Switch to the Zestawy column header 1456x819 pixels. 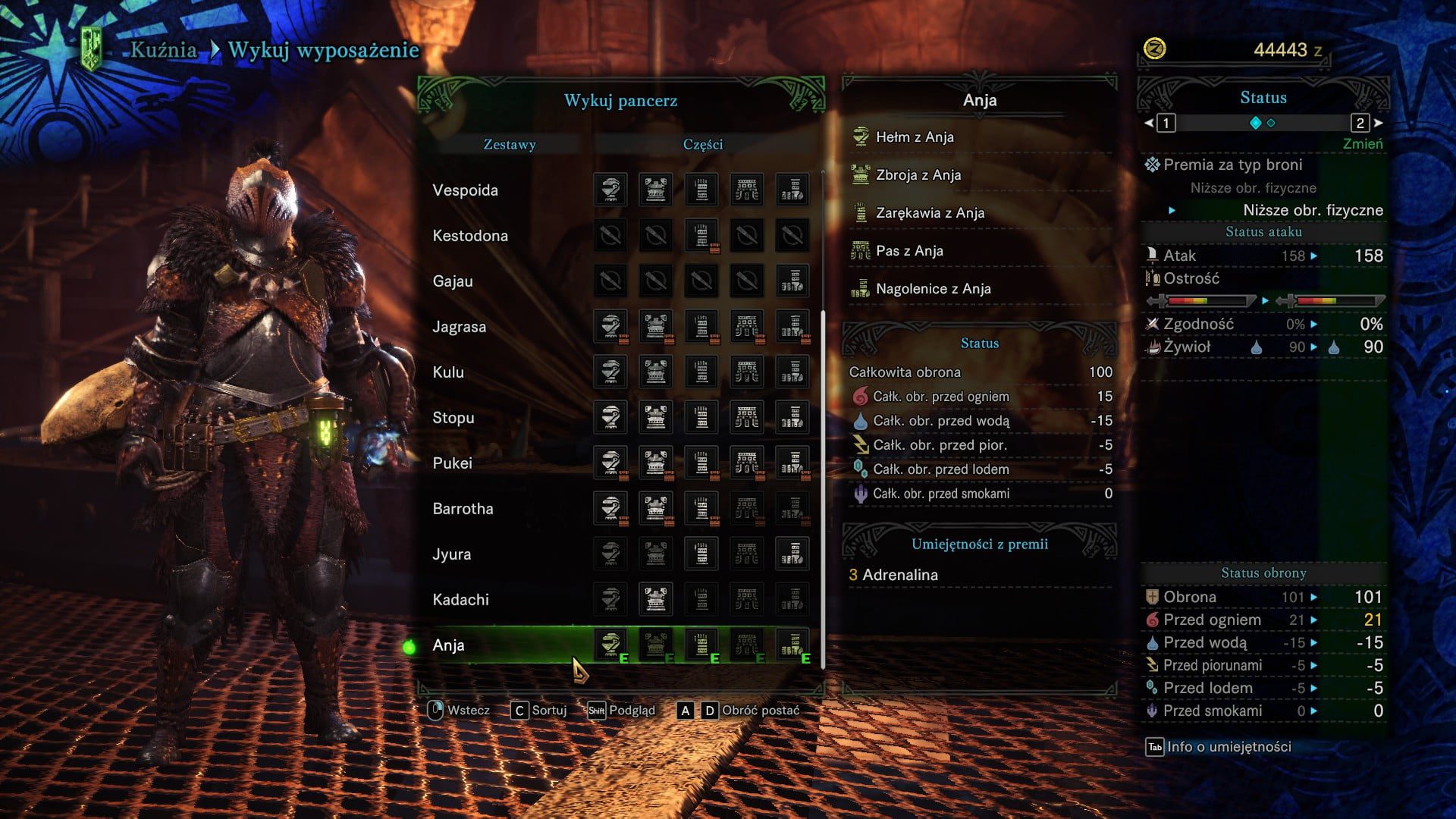tap(510, 144)
